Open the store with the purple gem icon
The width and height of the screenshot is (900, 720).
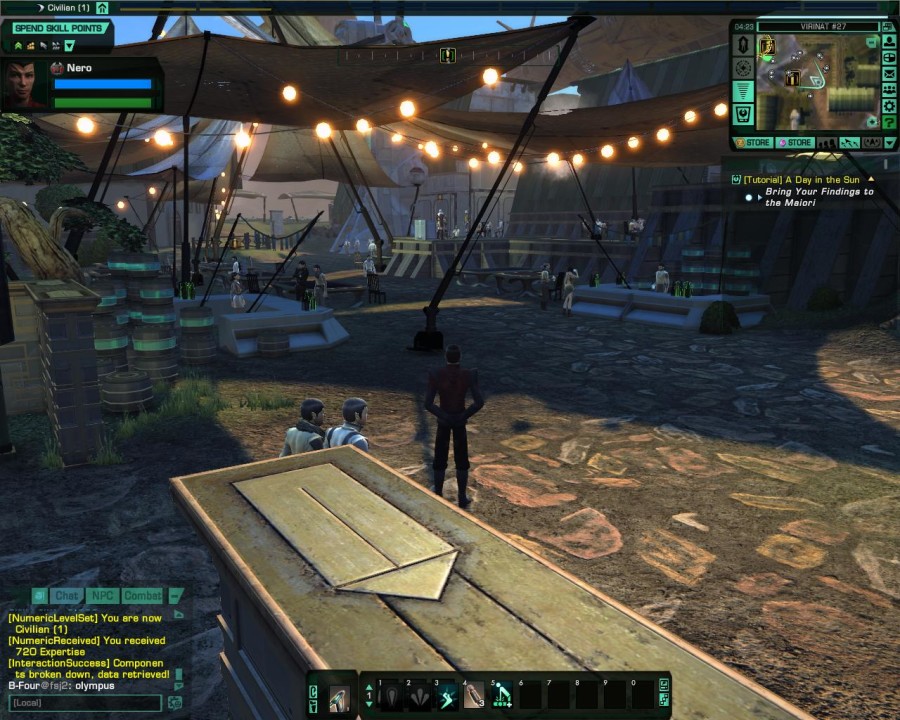coord(795,143)
